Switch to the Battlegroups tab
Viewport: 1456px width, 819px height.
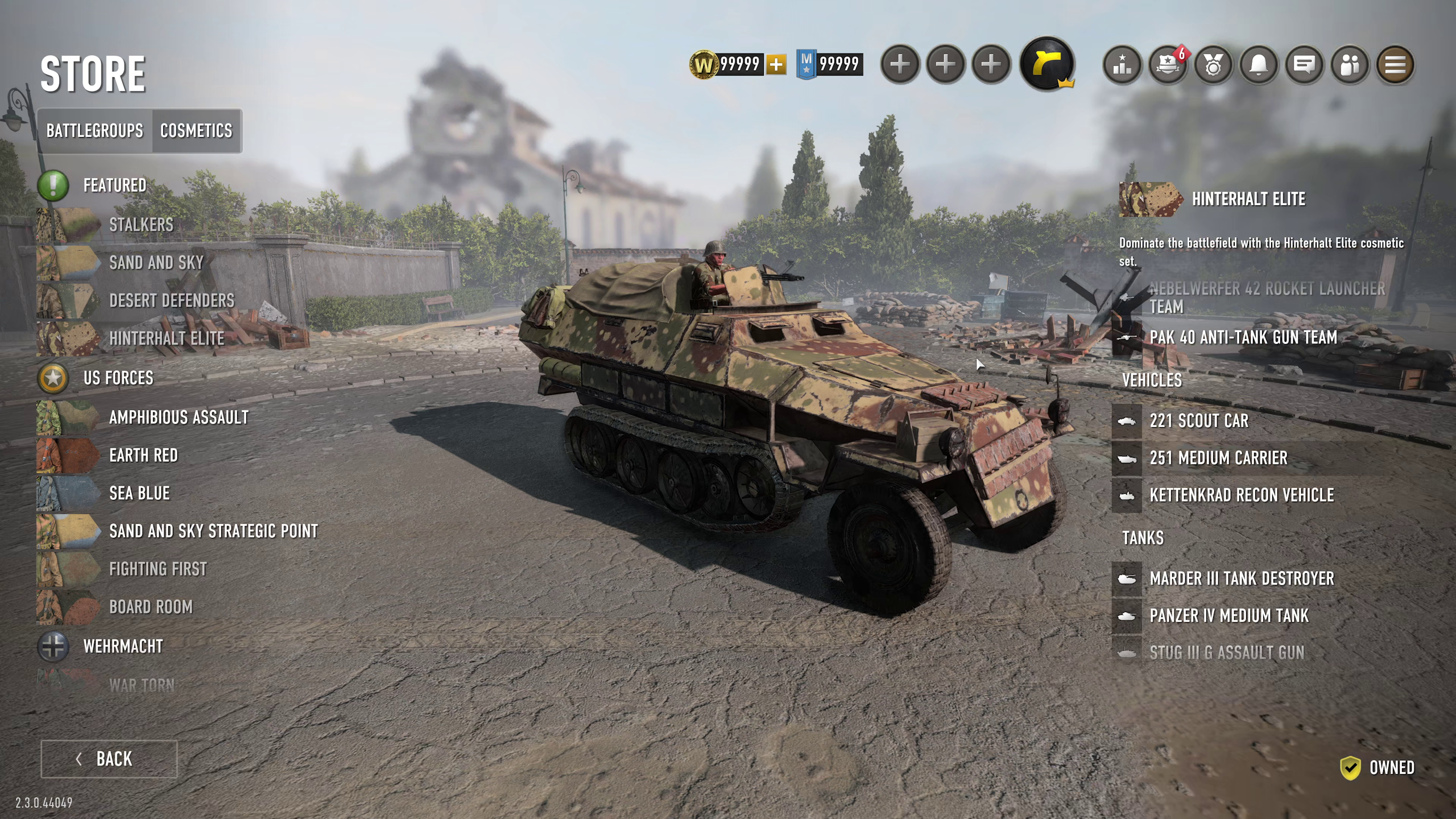point(94,131)
